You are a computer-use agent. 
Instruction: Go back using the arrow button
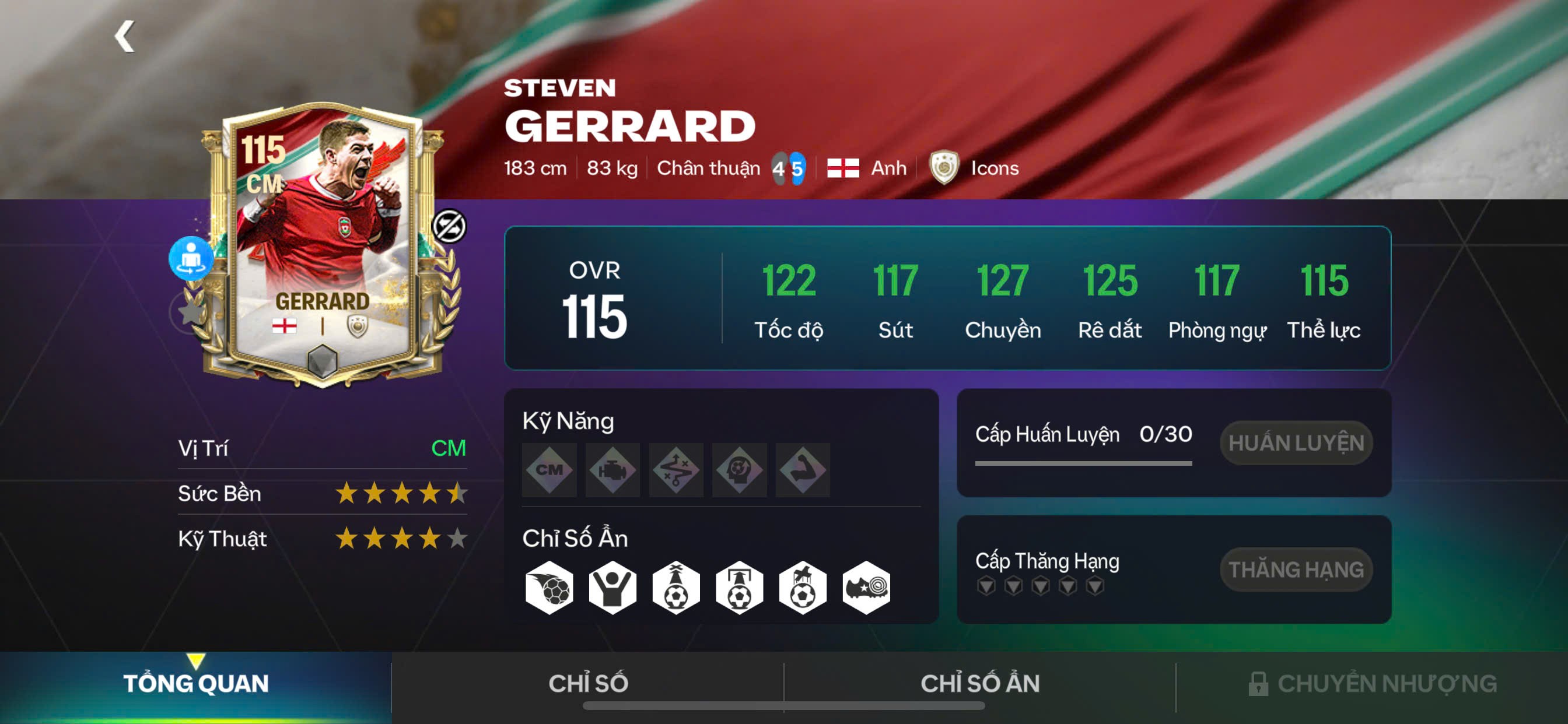point(125,37)
